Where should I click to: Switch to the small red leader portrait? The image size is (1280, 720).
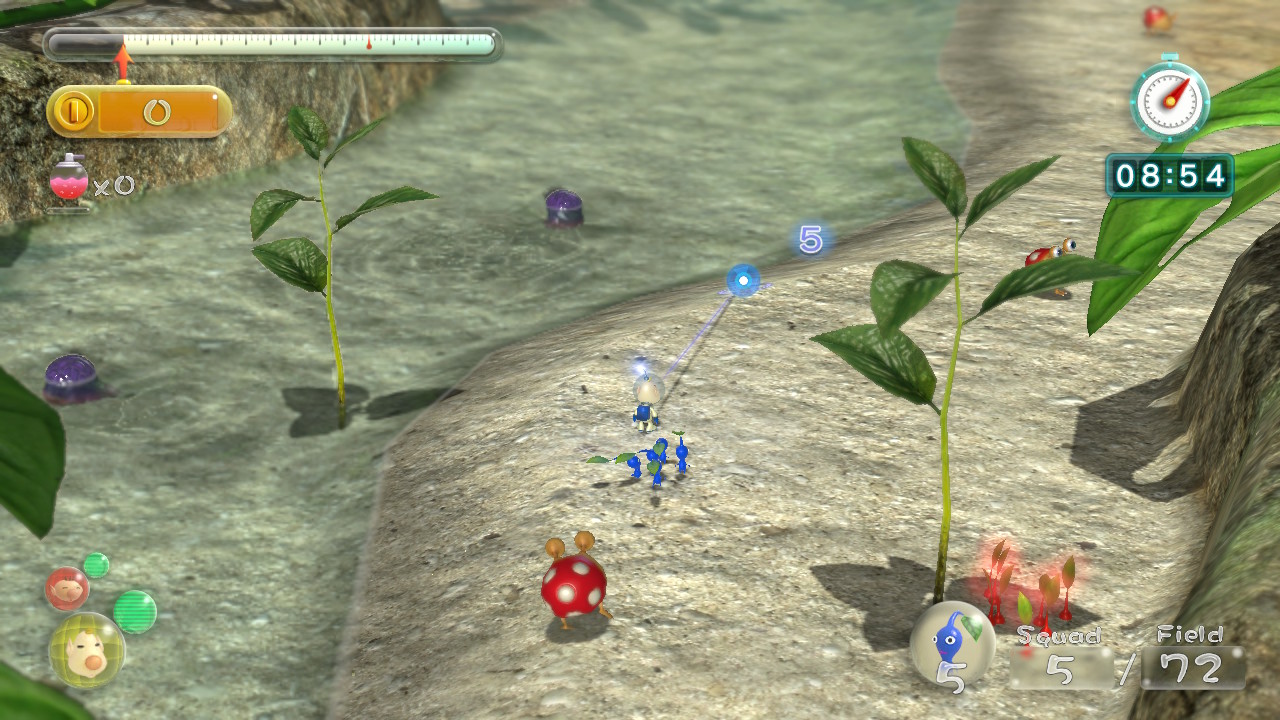(67, 589)
